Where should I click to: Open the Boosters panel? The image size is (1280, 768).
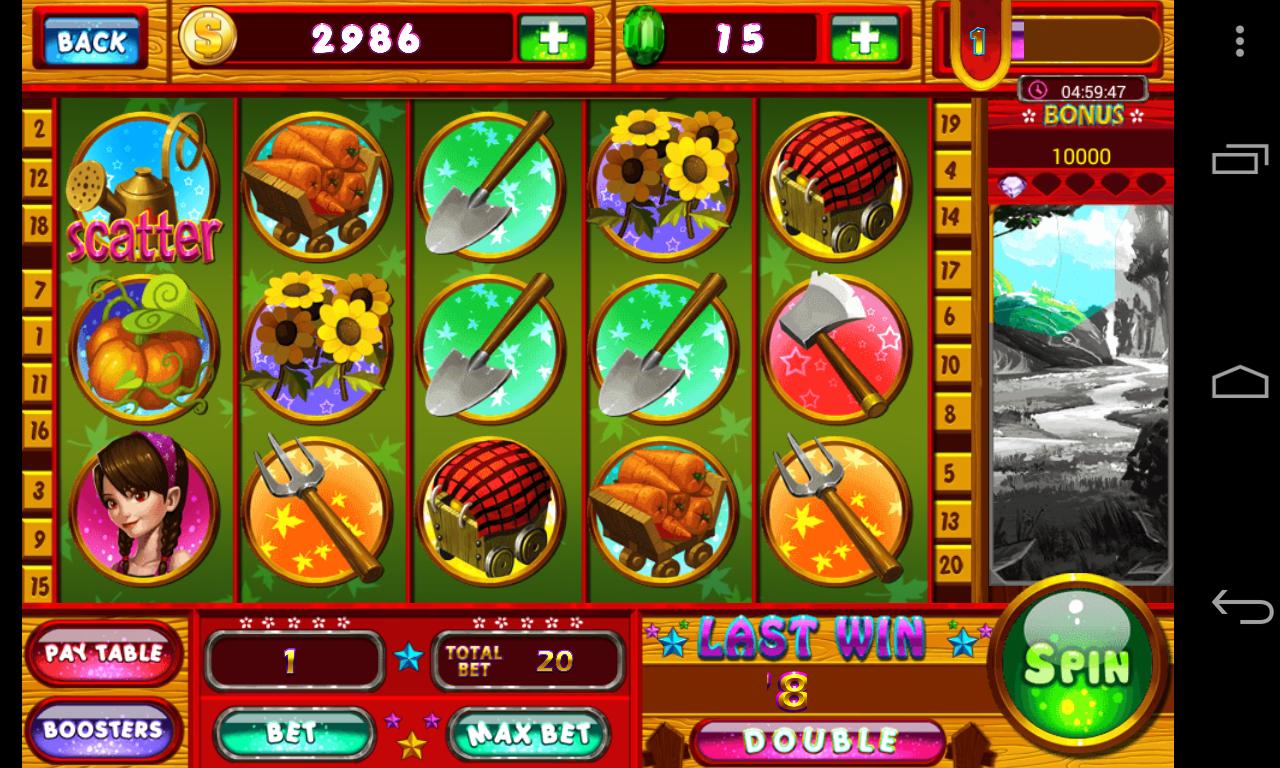pos(102,731)
